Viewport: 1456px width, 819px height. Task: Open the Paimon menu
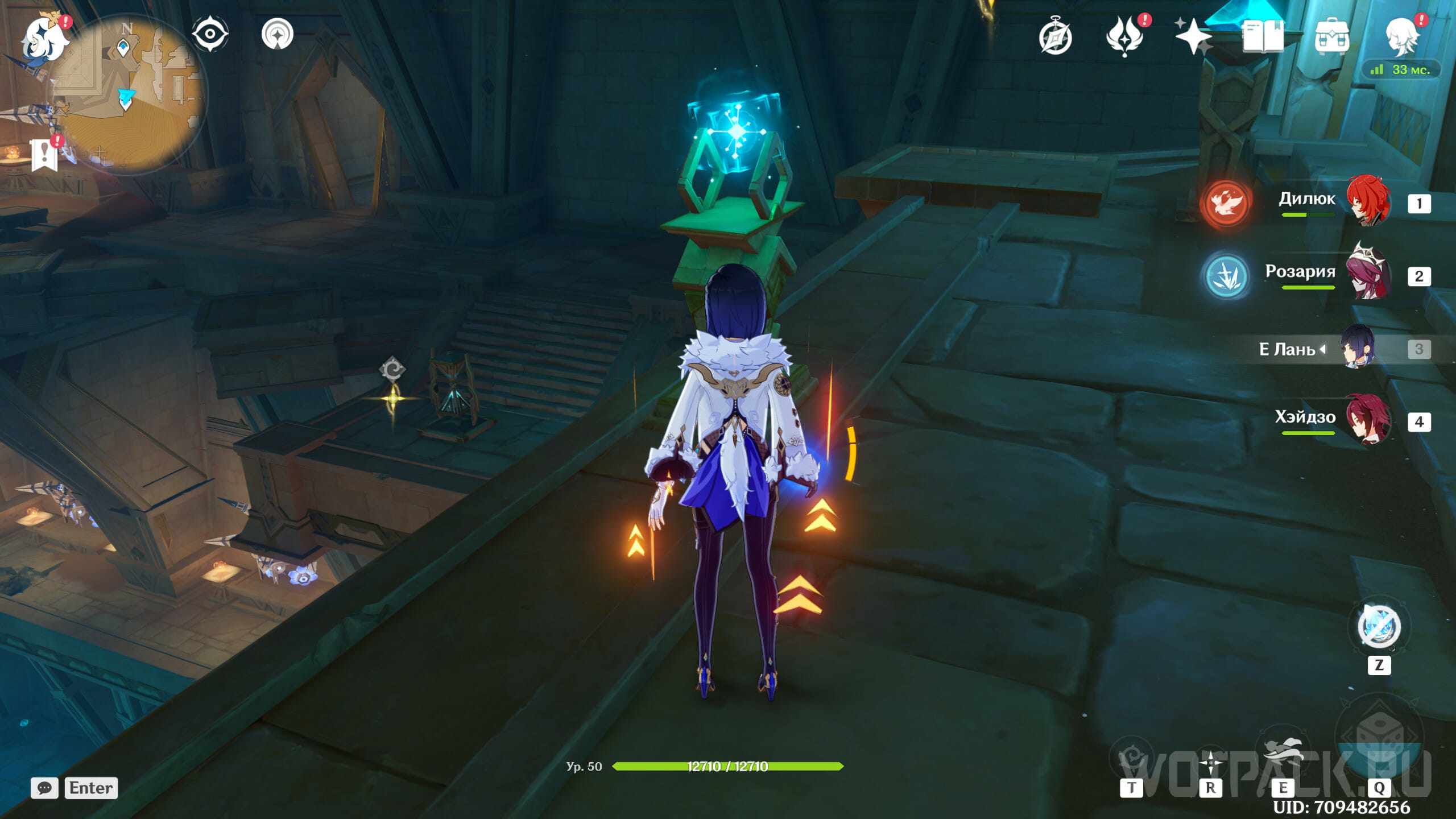[x=44, y=39]
